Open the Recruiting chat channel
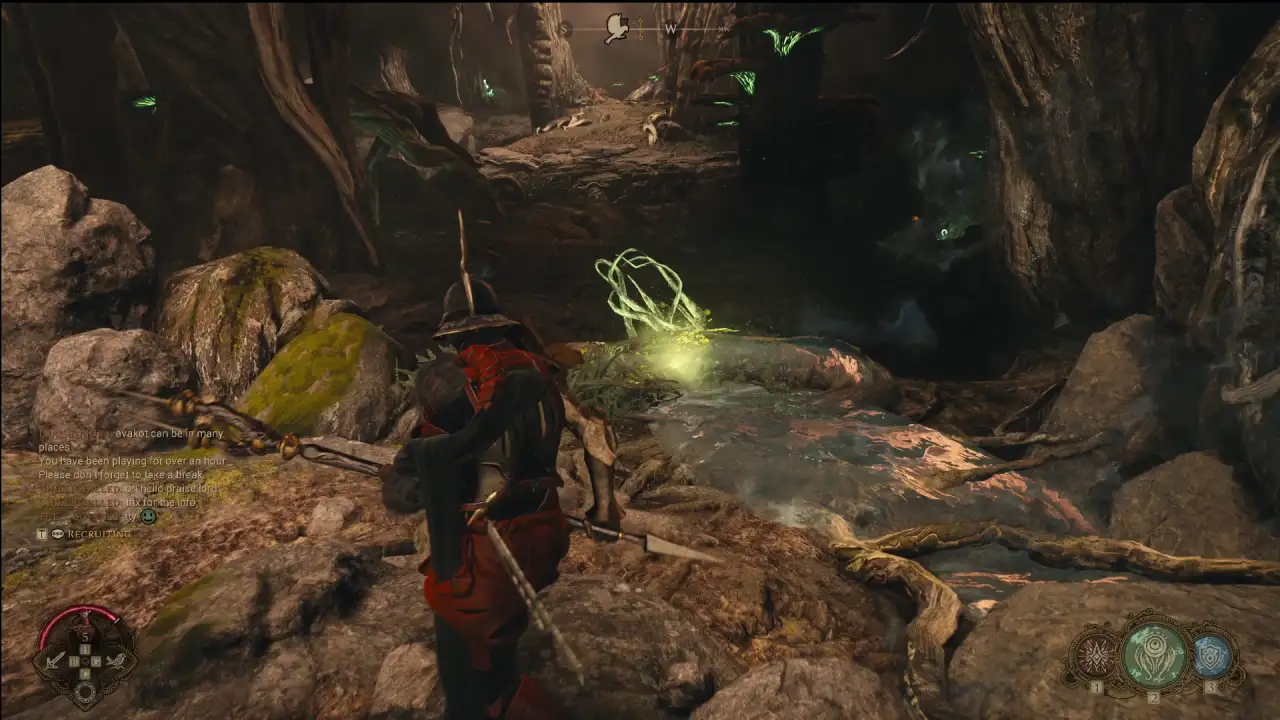The image size is (1280, 720). pyautogui.click(x=98, y=534)
